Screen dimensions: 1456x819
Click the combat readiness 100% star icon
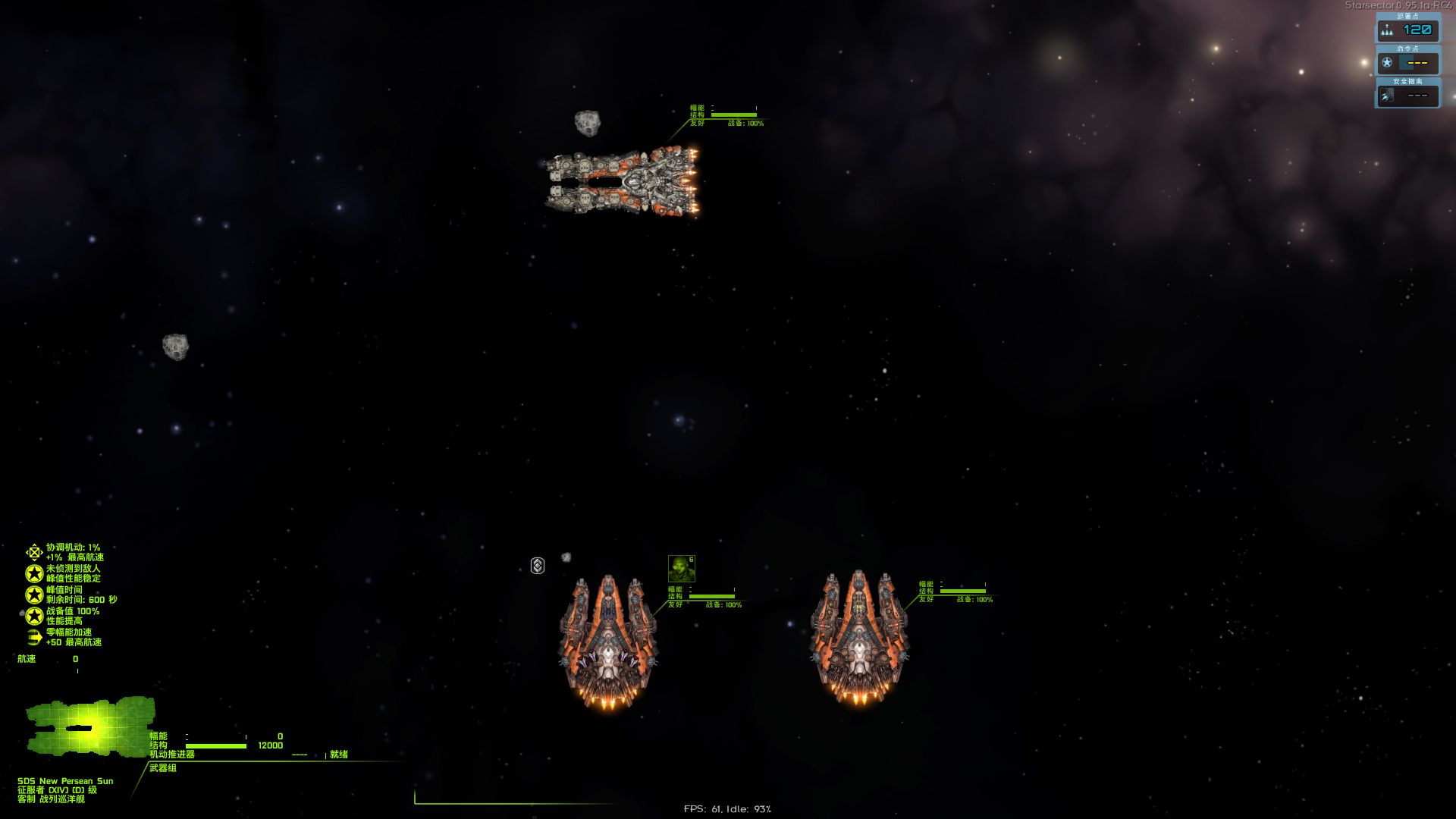[x=34, y=616]
